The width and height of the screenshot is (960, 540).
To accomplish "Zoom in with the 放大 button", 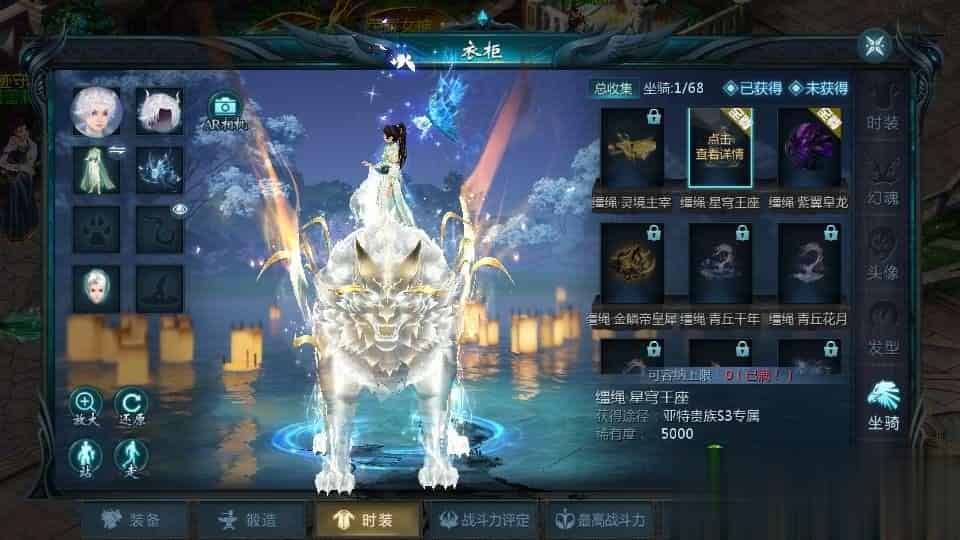I will pos(85,408).
